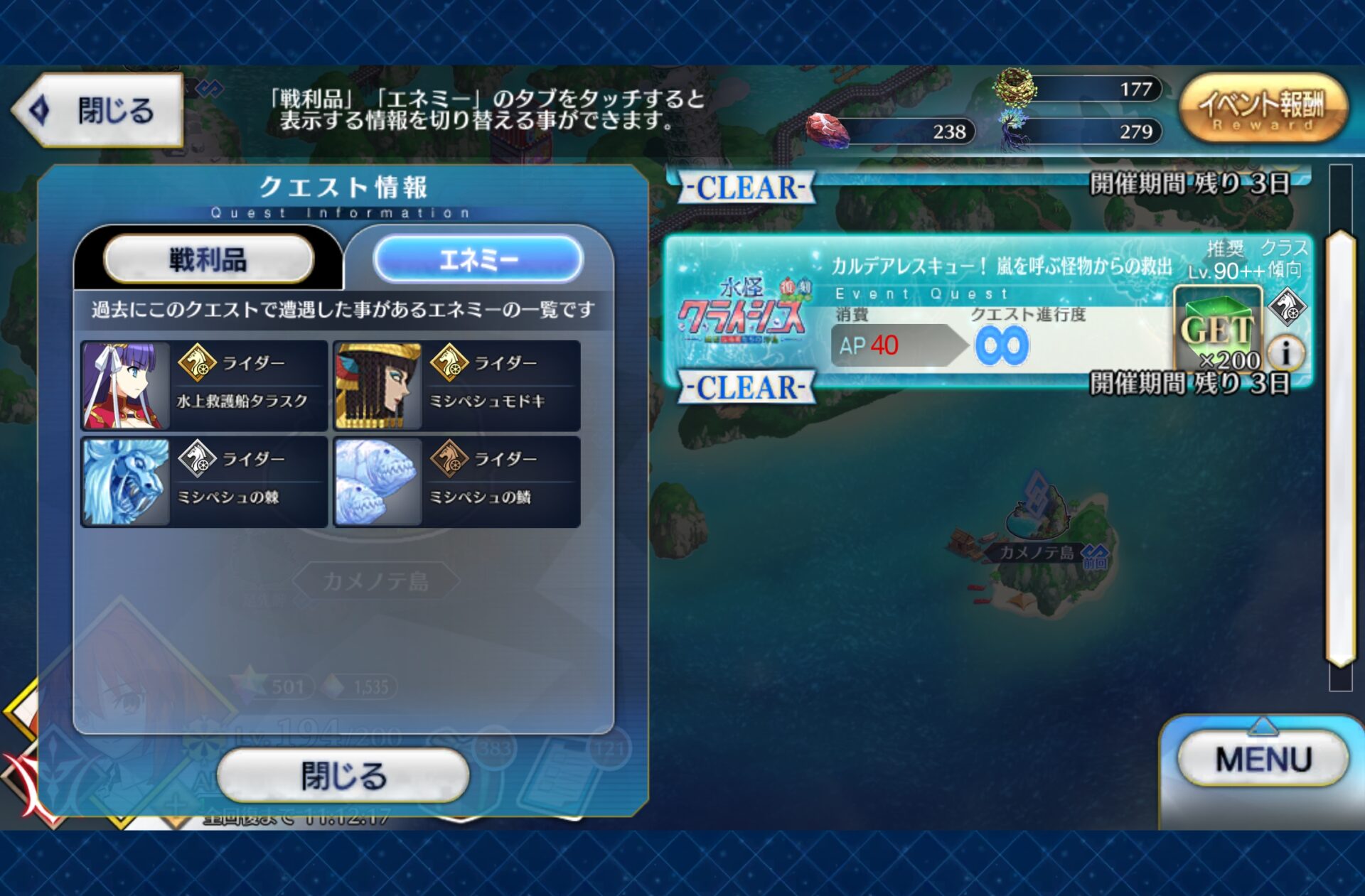Image resolution: width=1365 pixels, height=896 pixels.
Task: Open the イベント報酬 Reward button
Action: 1263,109
